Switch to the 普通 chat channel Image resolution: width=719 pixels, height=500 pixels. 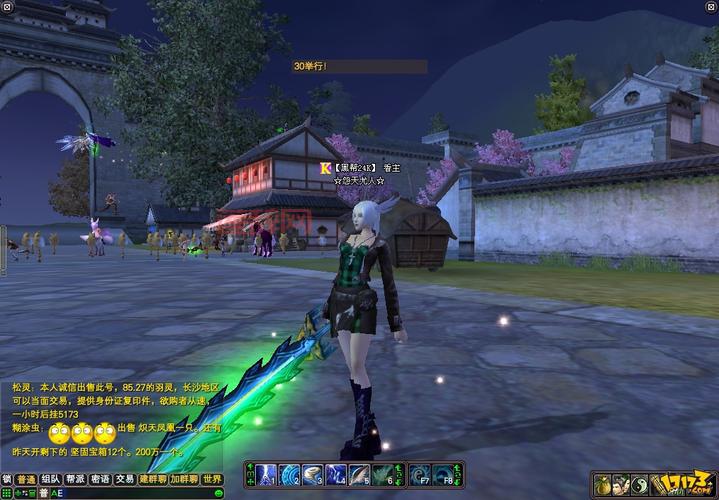tap(26, 479)
